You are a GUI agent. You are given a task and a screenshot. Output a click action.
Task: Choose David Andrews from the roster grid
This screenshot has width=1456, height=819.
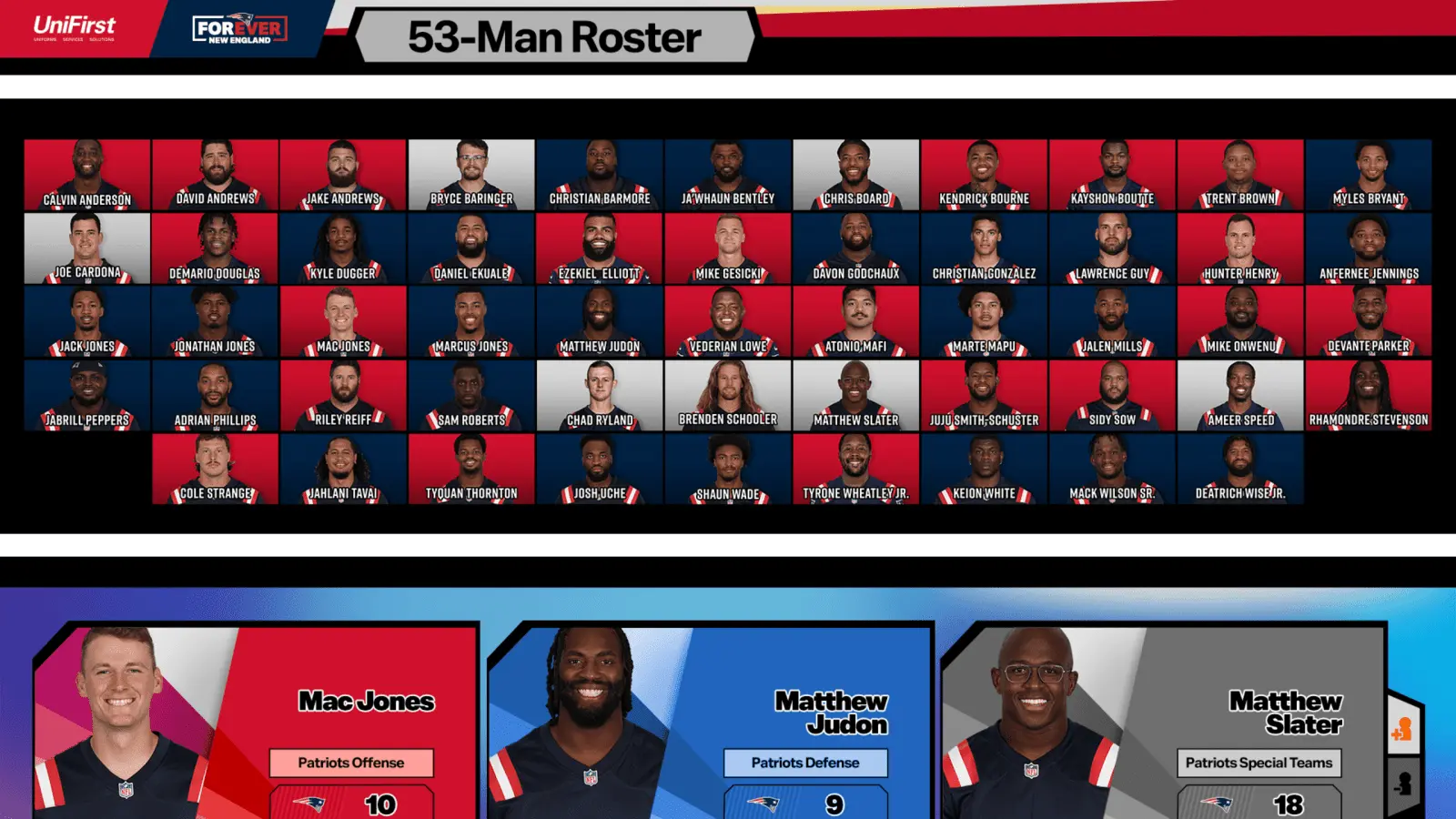(x=216, y=175)
